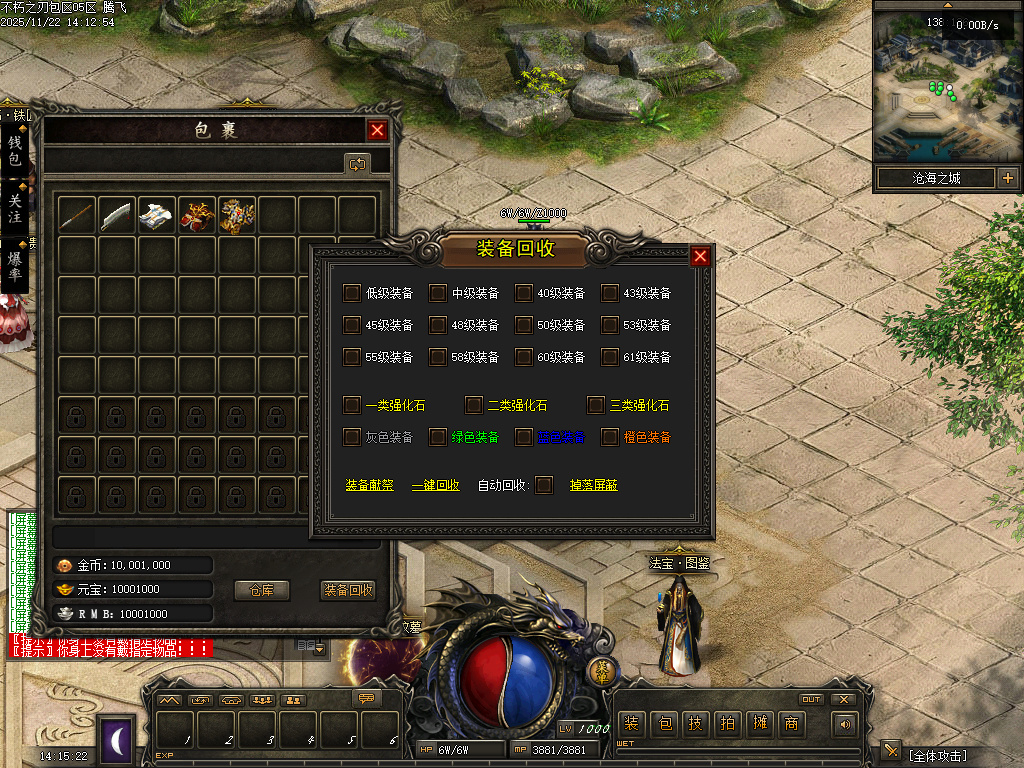Open the 商 shop button
This screenshot has width=1024, height=768.
click(x=791, y=724)
